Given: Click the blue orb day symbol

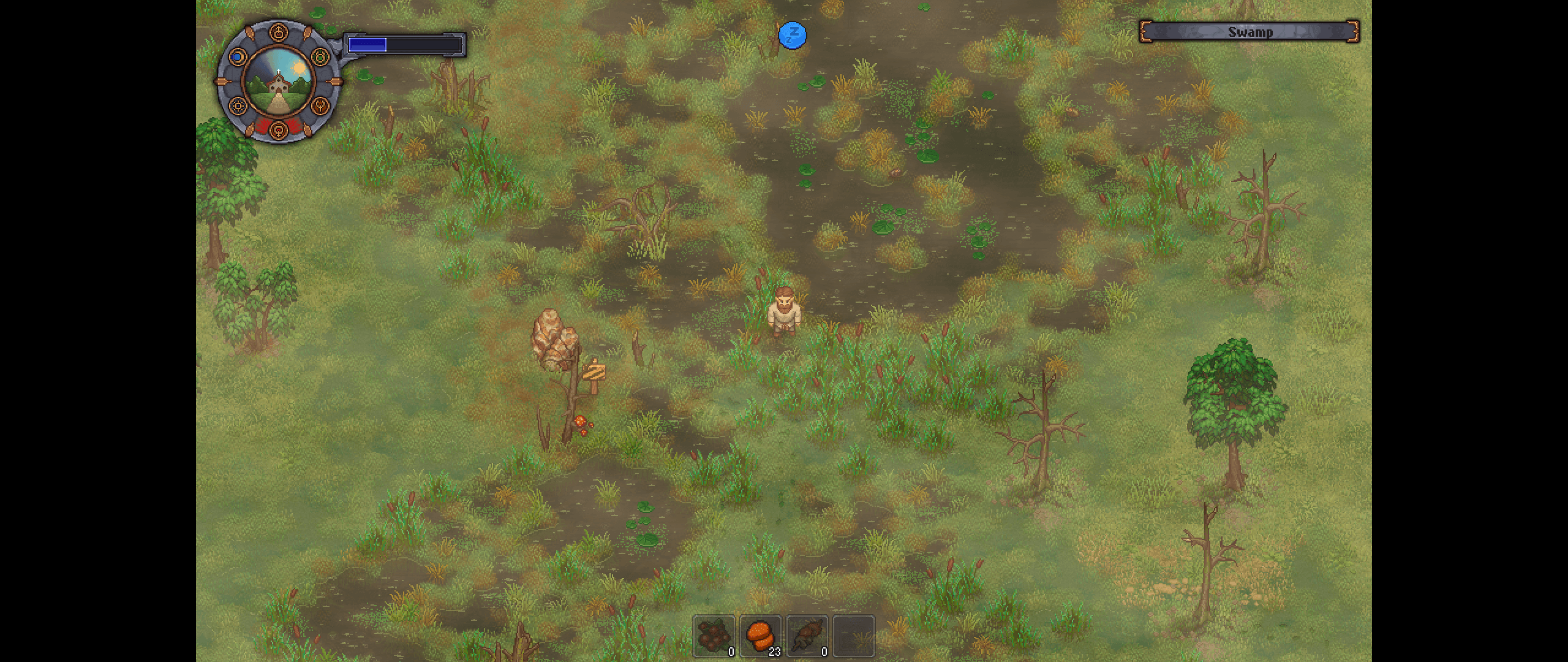Looking at the screenshot, I should [237, 57].
